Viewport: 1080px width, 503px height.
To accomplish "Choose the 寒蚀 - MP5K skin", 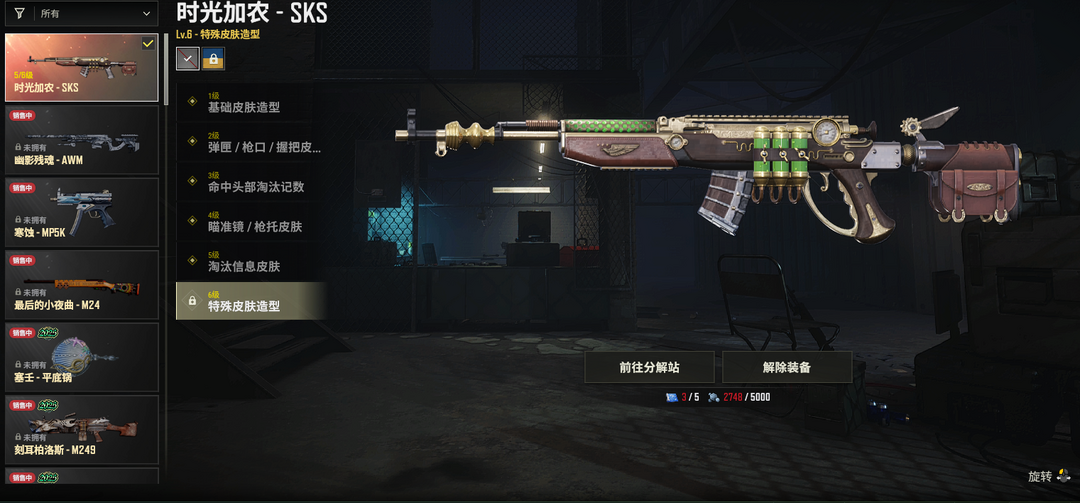I will click(81, 212).
